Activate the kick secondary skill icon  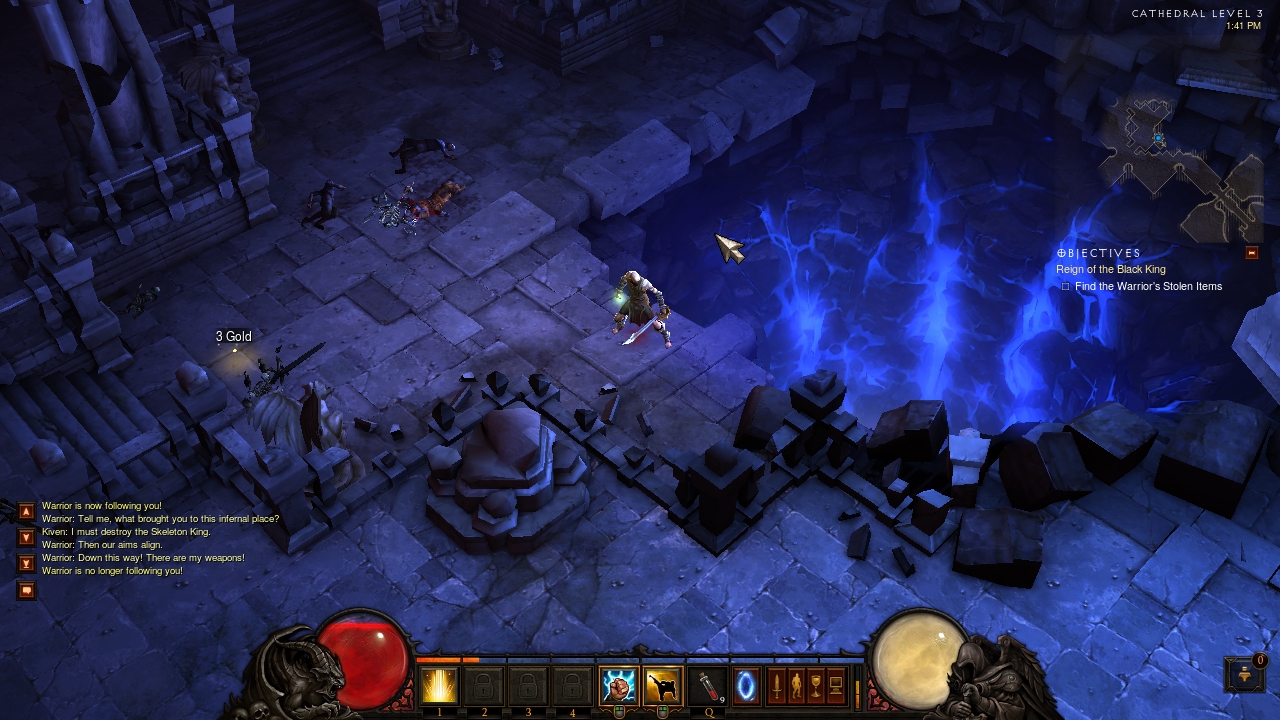click(662, 686)
